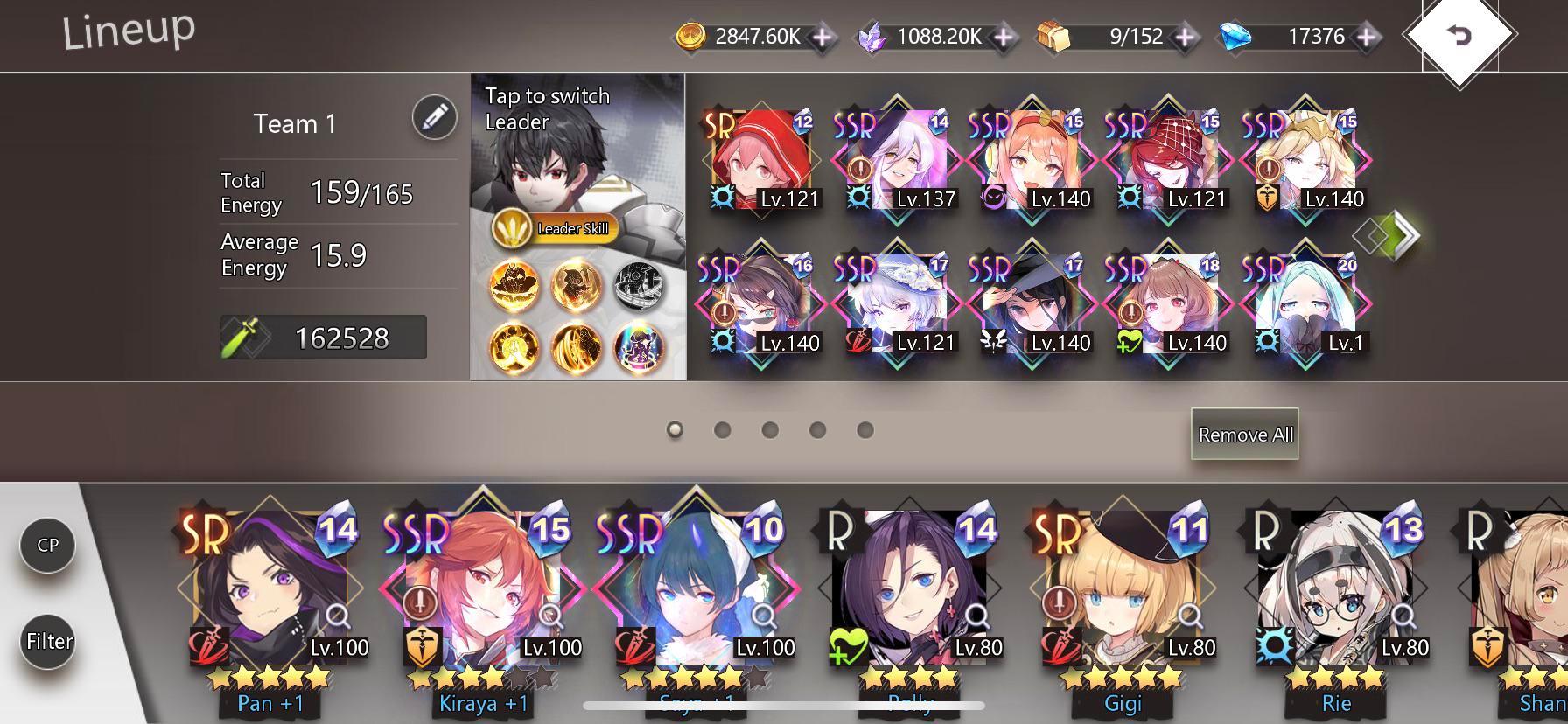Tap the CP sort button
This screenshot has width=1568, height=724.
coord(48,544)
